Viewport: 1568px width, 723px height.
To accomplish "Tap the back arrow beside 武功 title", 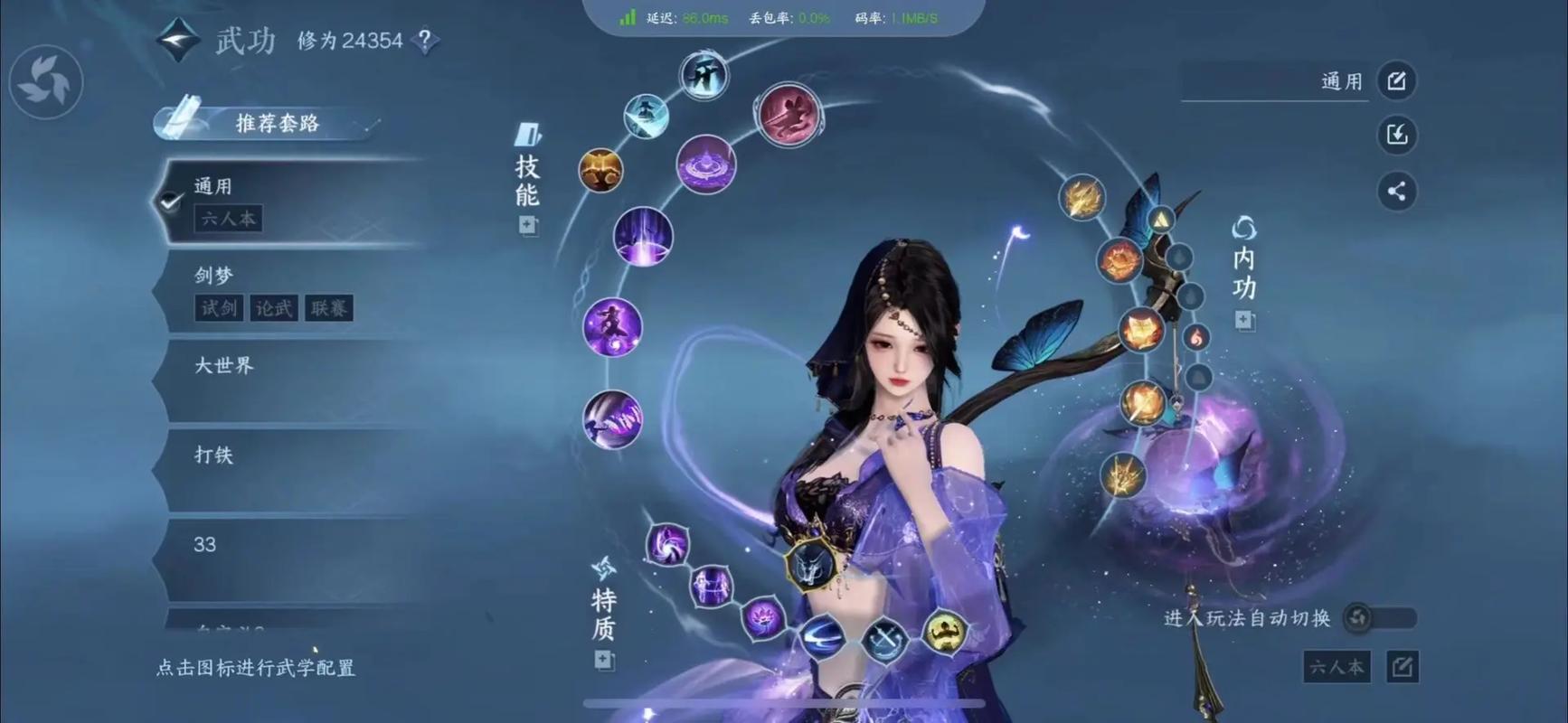I will click(179, 41).
